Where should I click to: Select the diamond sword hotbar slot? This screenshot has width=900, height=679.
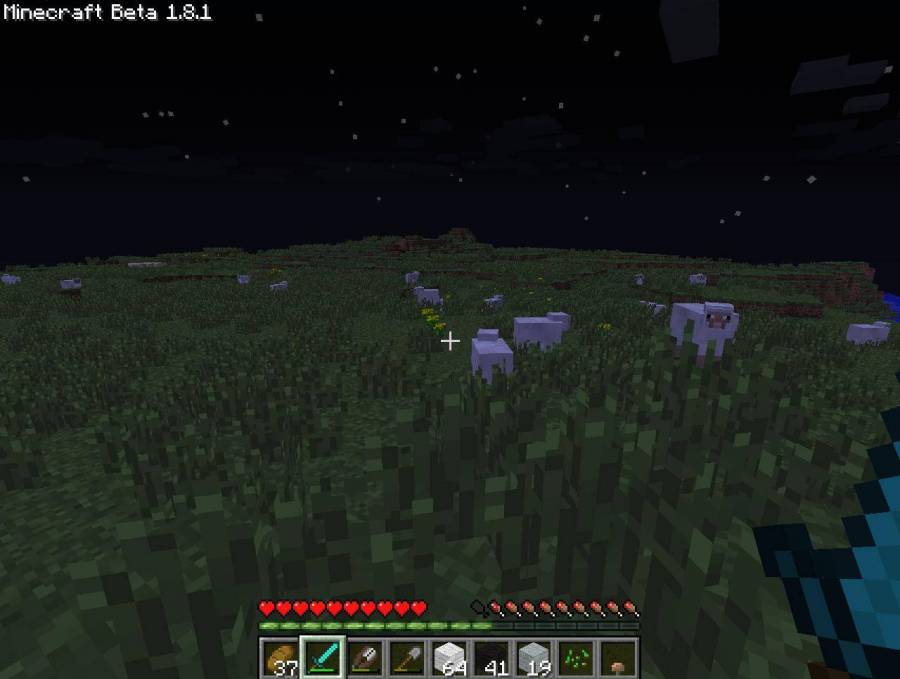tap(323, 658)
